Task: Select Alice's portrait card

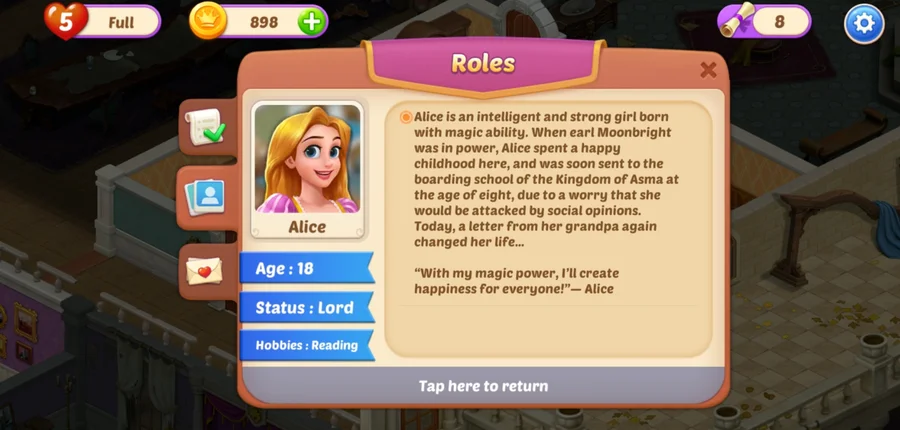Action: pyautogui.click(x=307, y=170)
